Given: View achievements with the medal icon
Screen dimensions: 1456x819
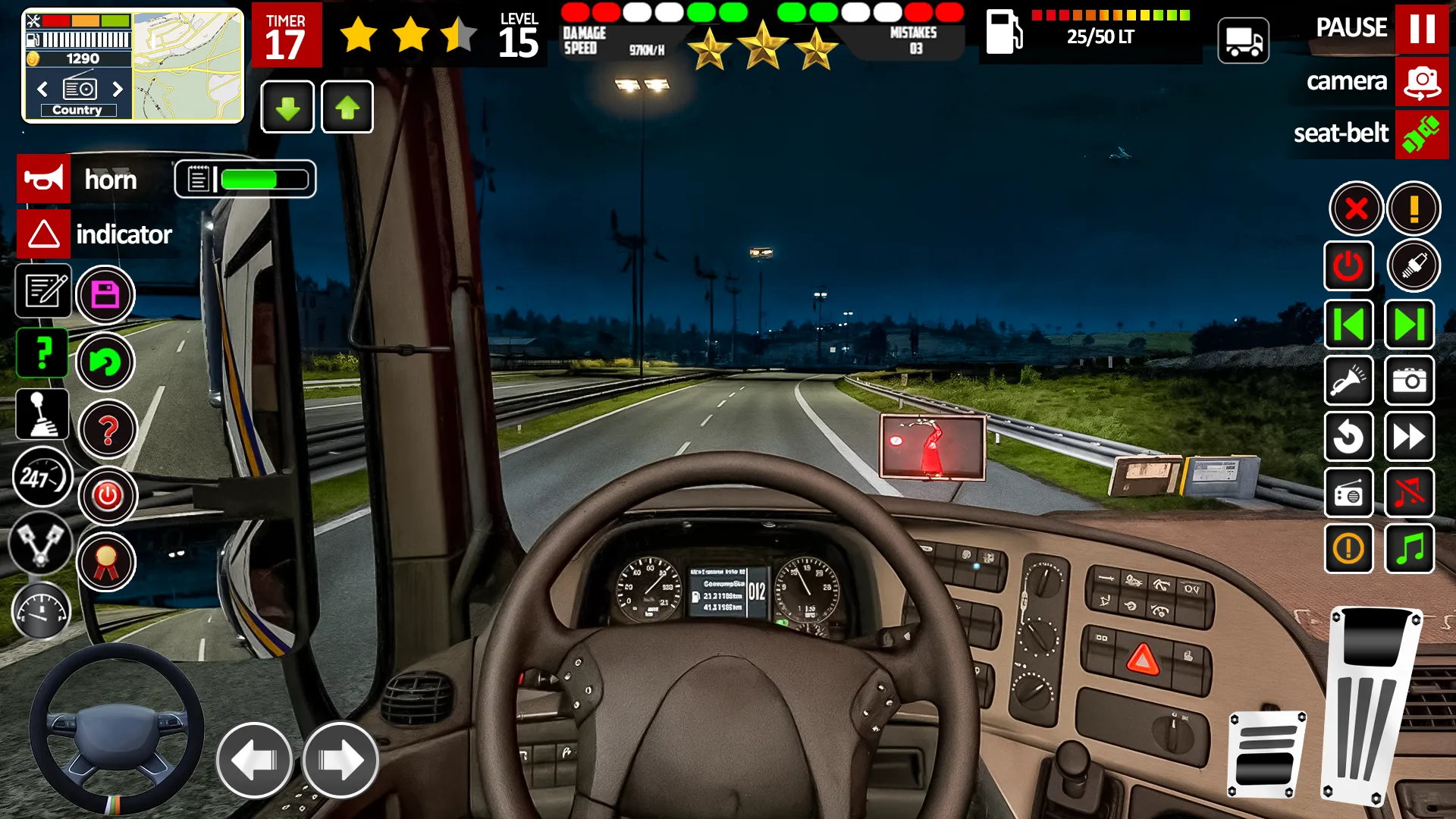Looking at the screenshot, I should tap(107, 561).
